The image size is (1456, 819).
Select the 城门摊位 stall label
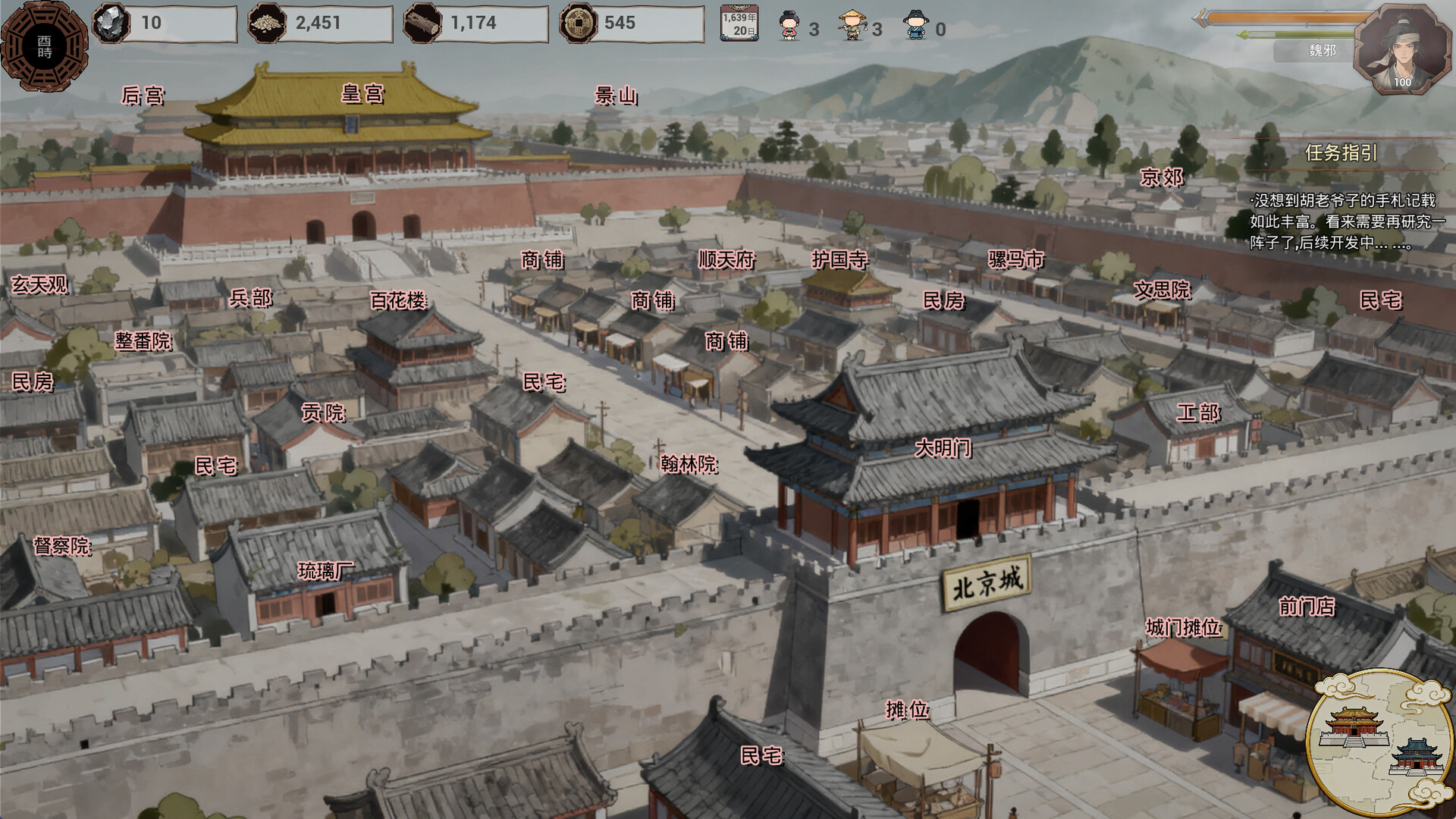coord(1183,628)
